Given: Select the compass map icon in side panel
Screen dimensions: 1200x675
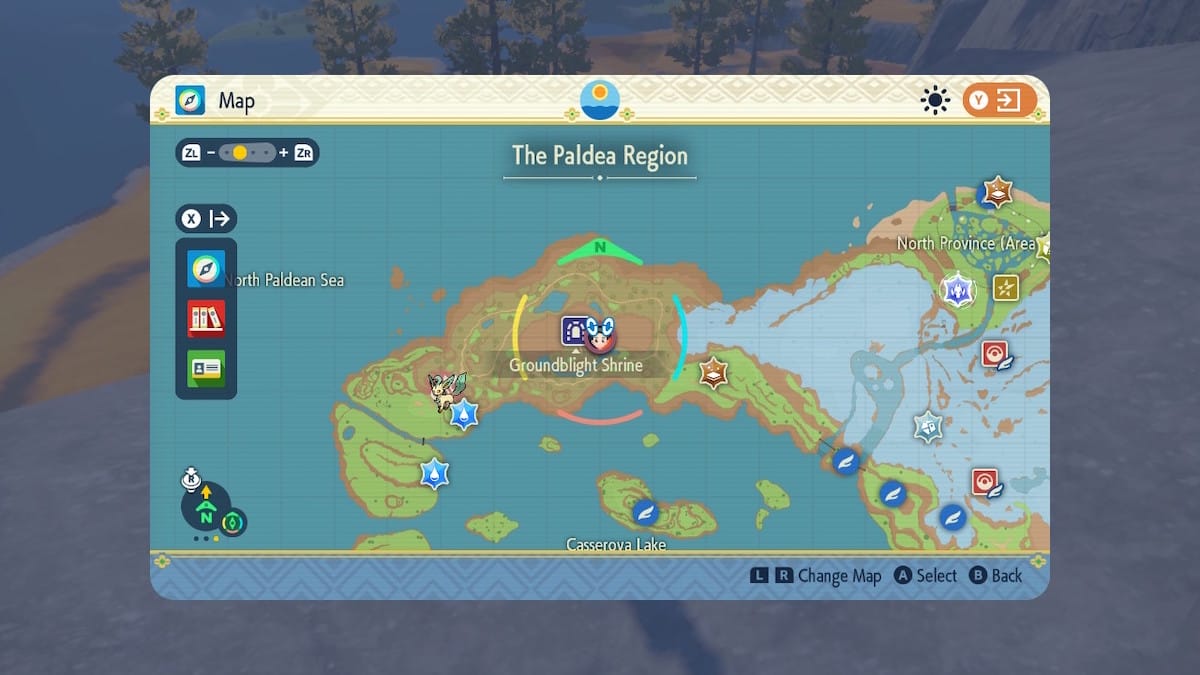Looking at the screenshot, I should click(x=206, y=270).
